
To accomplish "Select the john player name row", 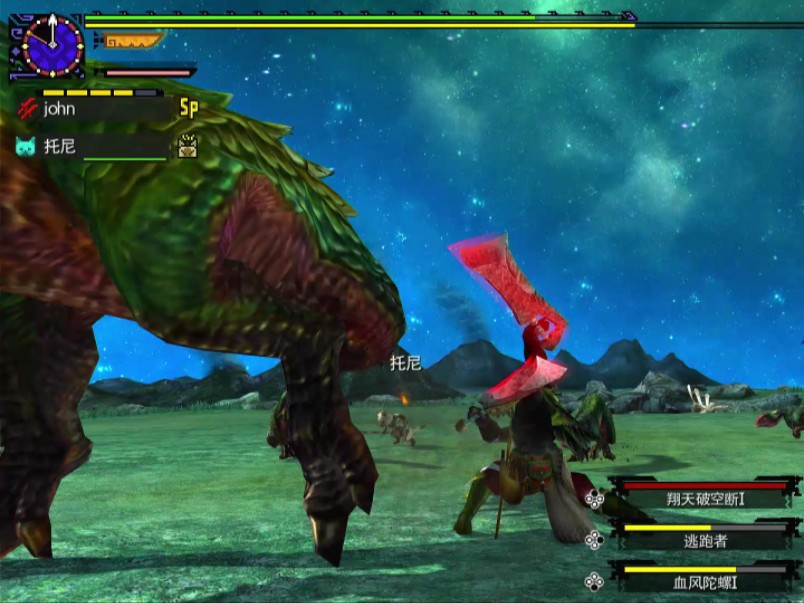I will pos(95,109).
